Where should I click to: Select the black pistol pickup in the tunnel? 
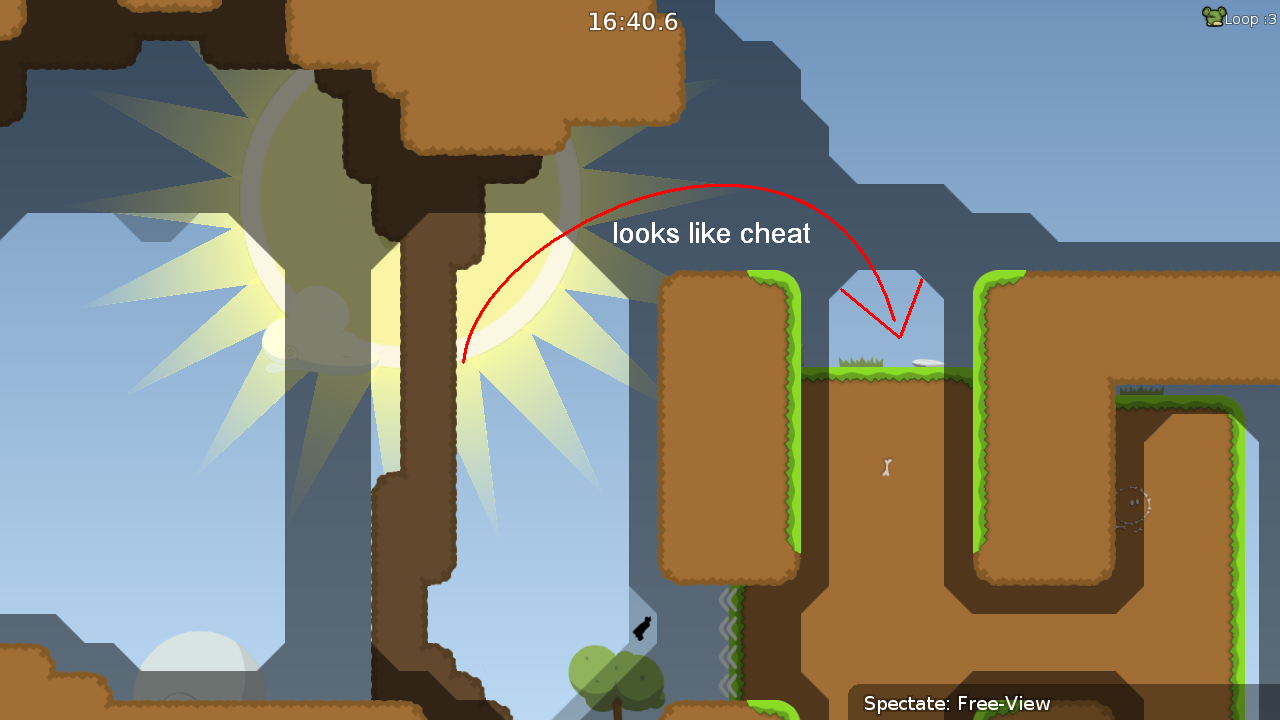pyautogui.click(x=643, y=628)
